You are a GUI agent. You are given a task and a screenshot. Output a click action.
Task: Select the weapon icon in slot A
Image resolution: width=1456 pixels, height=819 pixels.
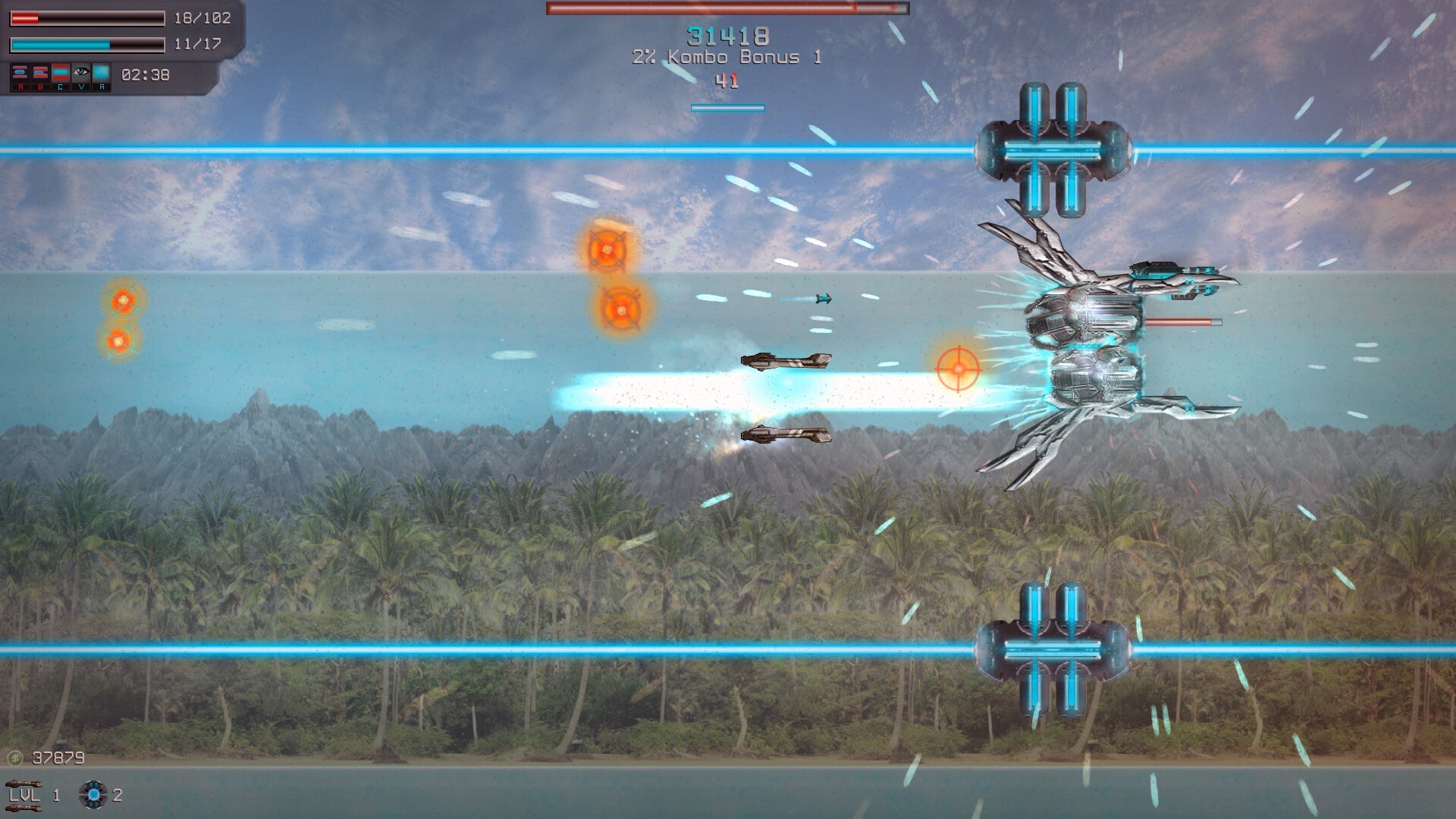coord(20,73)
